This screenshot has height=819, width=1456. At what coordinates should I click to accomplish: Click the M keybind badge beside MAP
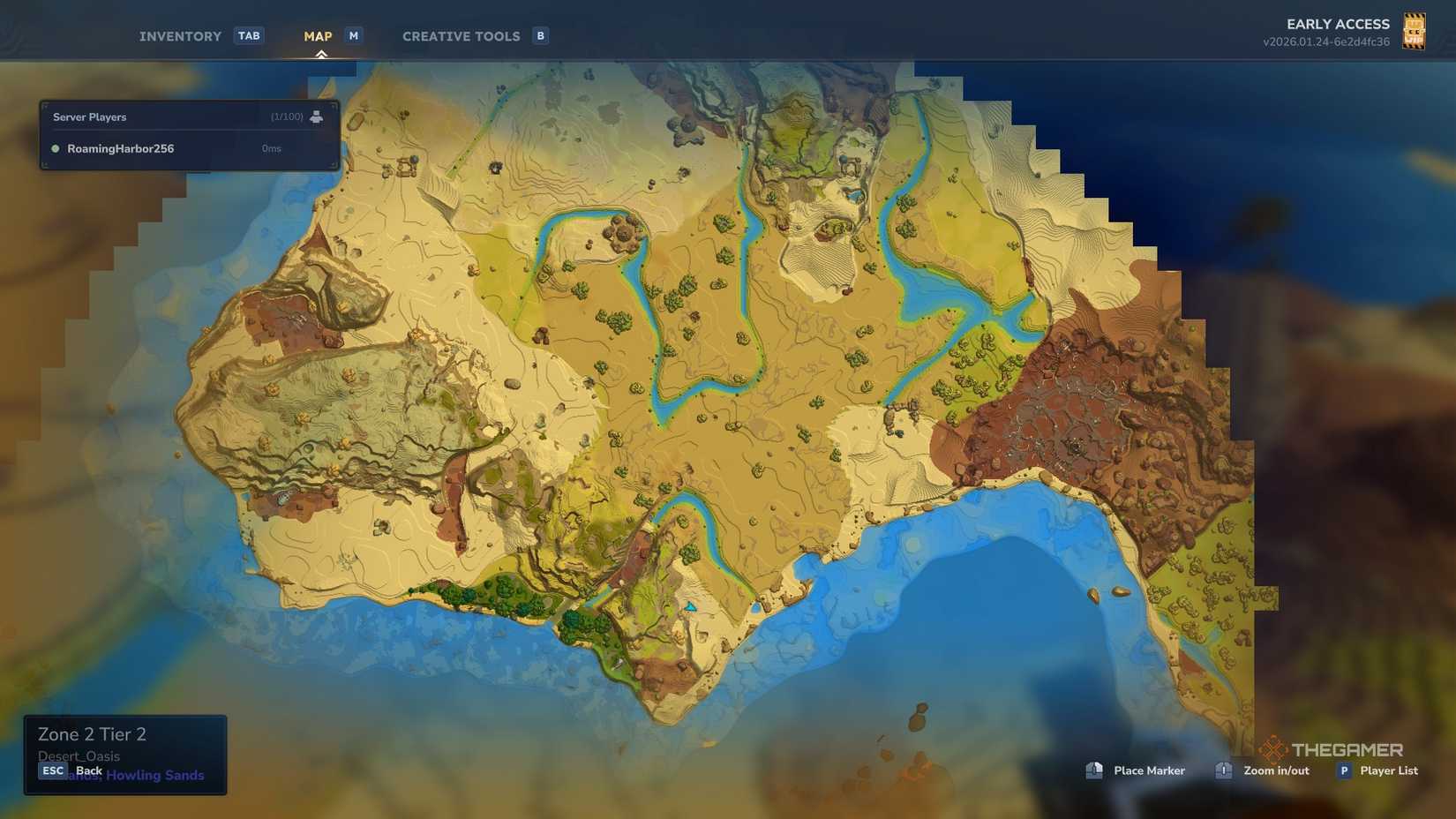[x=353, y=35]
